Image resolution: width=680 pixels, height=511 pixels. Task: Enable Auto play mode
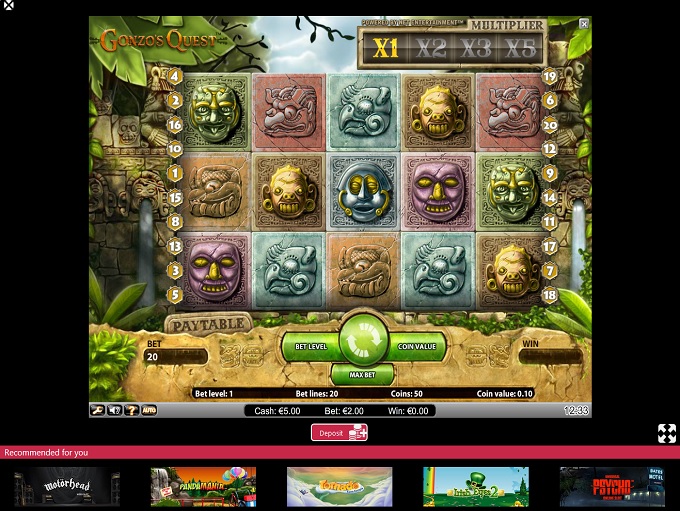(148, 410)
